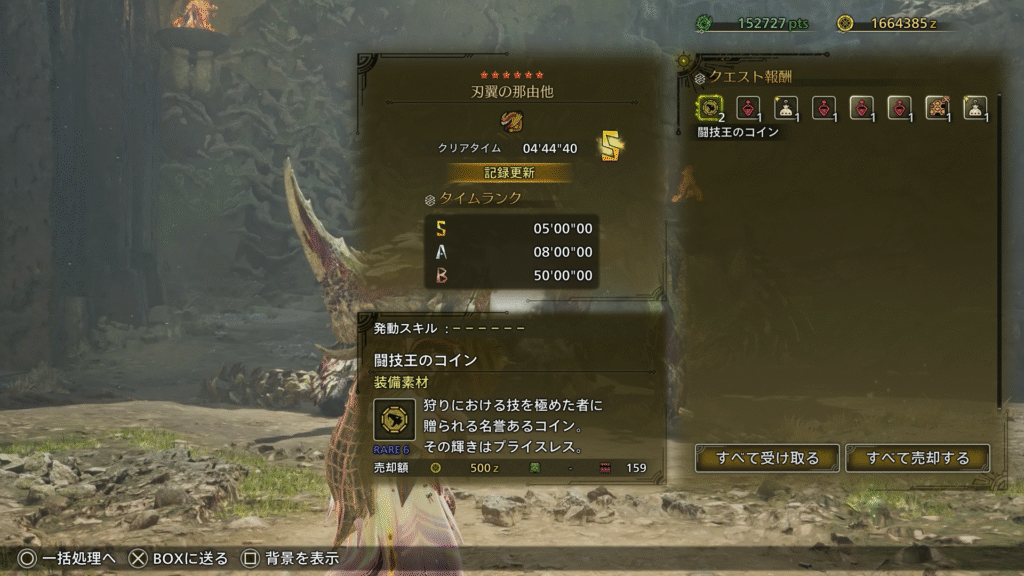Image resolution: width=1024 pixels, height=576 pixels.
Task: Select the orange honeycomb reward item
Action: click(x=937, y=107)
